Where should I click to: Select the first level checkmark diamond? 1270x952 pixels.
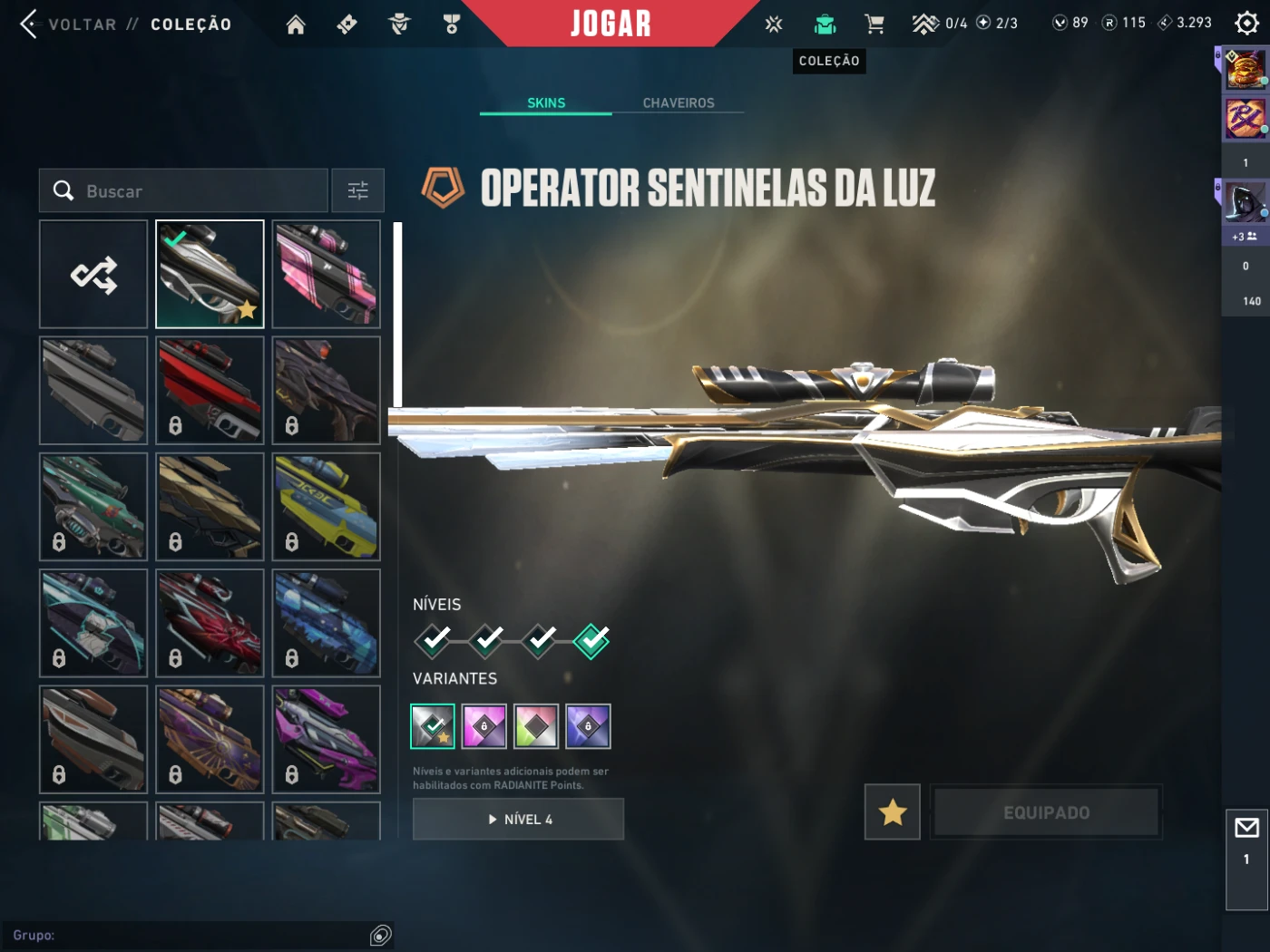coord(434,640)
